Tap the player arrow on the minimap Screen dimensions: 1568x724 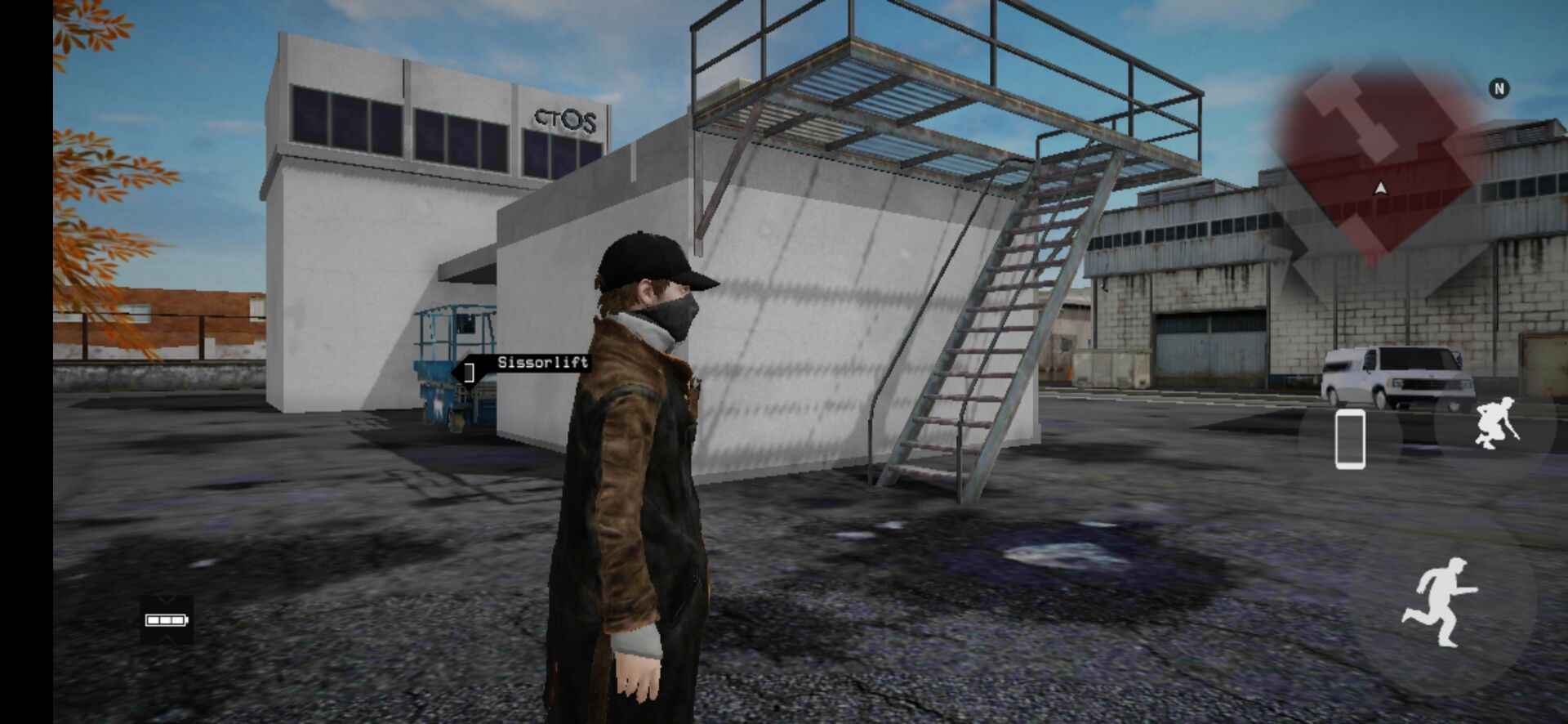click(1379, 186)
